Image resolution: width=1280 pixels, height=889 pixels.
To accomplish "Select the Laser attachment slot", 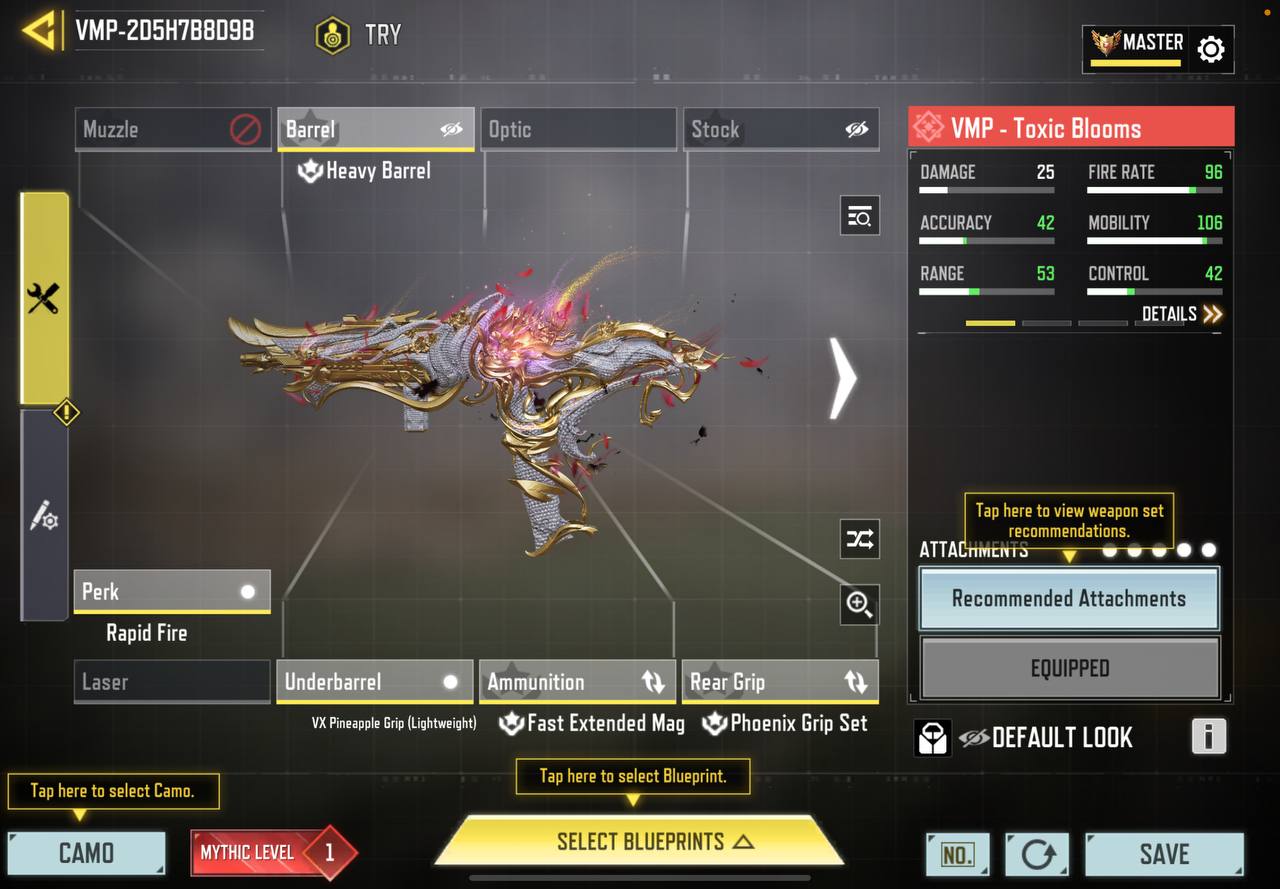I will click(x=172, y=682).
